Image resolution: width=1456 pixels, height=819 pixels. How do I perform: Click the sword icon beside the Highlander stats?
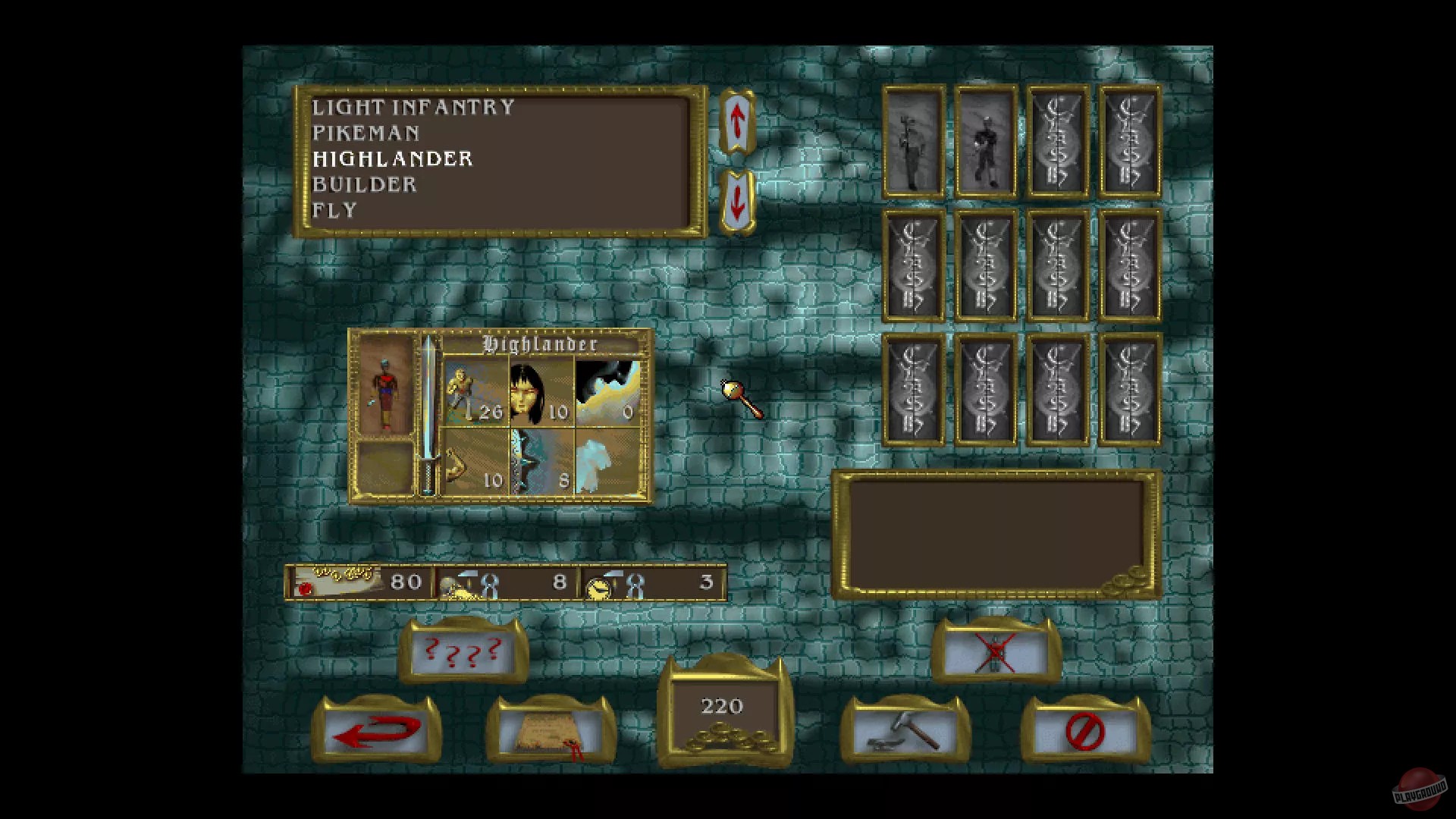pos(429,413)
